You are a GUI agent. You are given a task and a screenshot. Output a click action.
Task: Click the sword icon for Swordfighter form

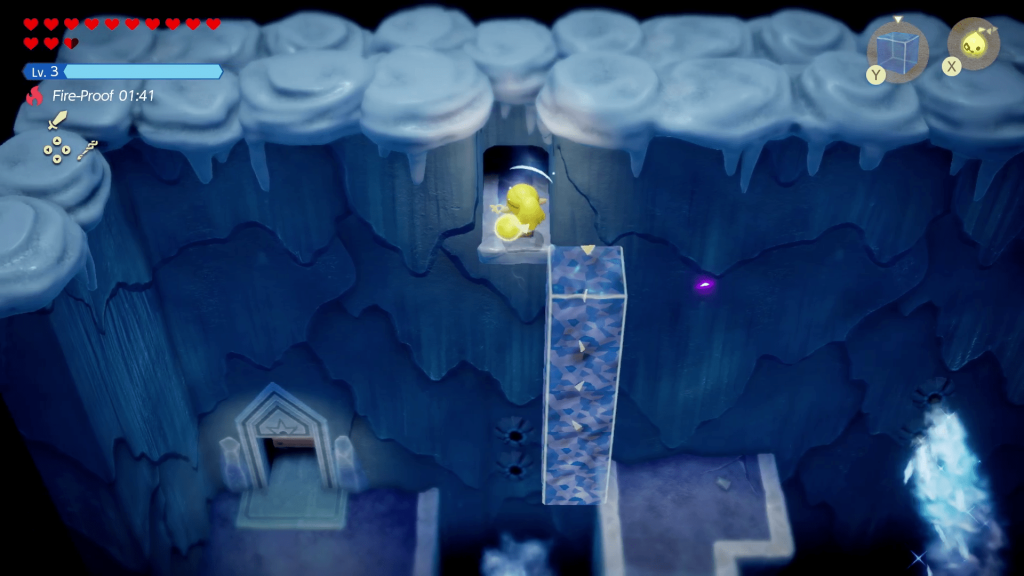(57, 120)
